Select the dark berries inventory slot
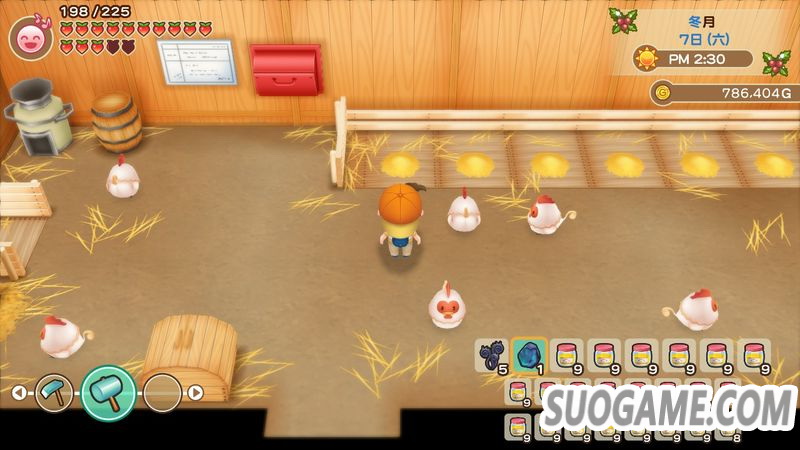Viewport: 800px width, 450px height. [492, 355]
